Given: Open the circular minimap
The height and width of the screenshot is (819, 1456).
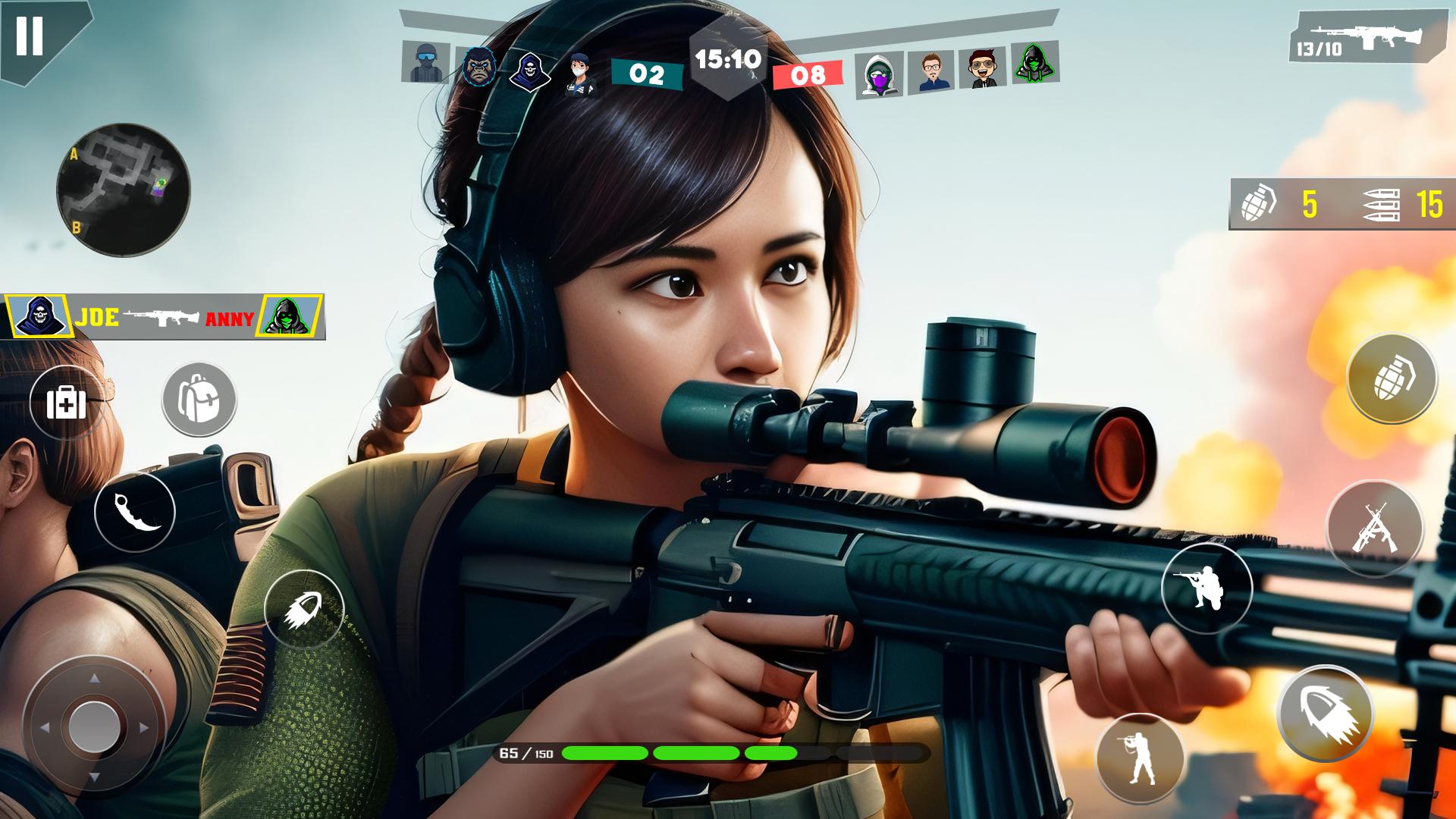Looking at the screenshot, I should pyautogui.click(x=124, y=190).
